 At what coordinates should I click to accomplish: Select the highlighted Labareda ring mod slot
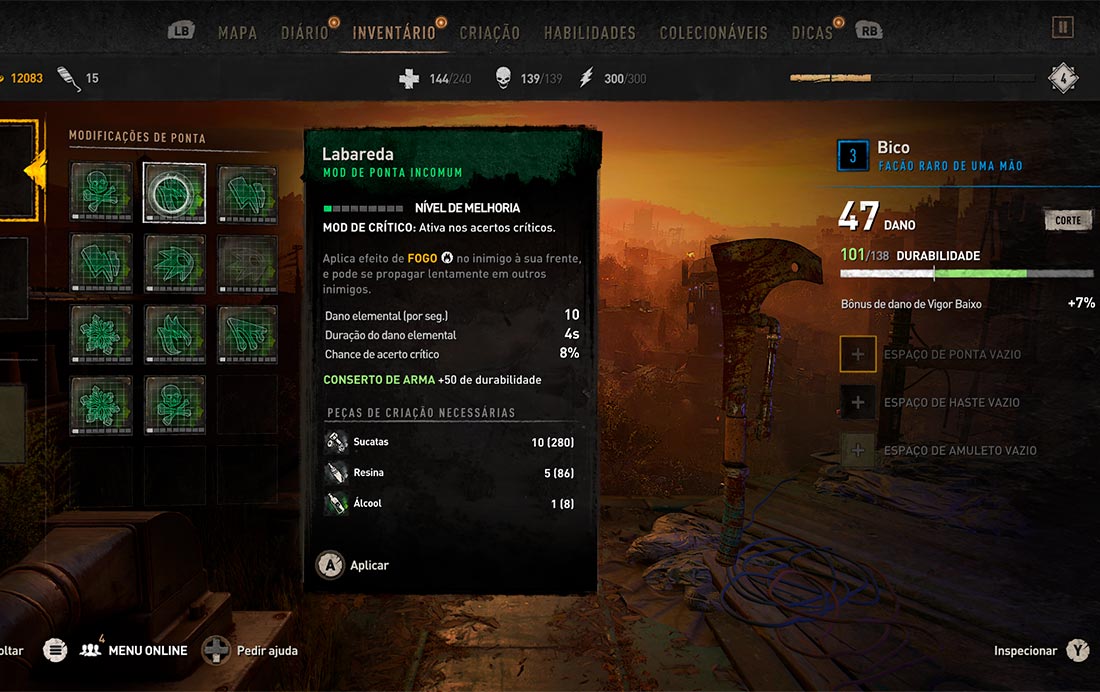click(174, 192)
